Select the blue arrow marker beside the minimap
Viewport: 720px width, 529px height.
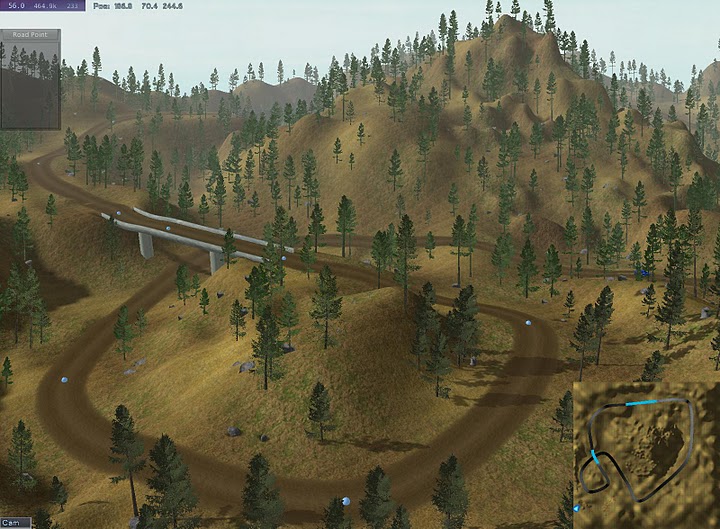coord(574,509)
